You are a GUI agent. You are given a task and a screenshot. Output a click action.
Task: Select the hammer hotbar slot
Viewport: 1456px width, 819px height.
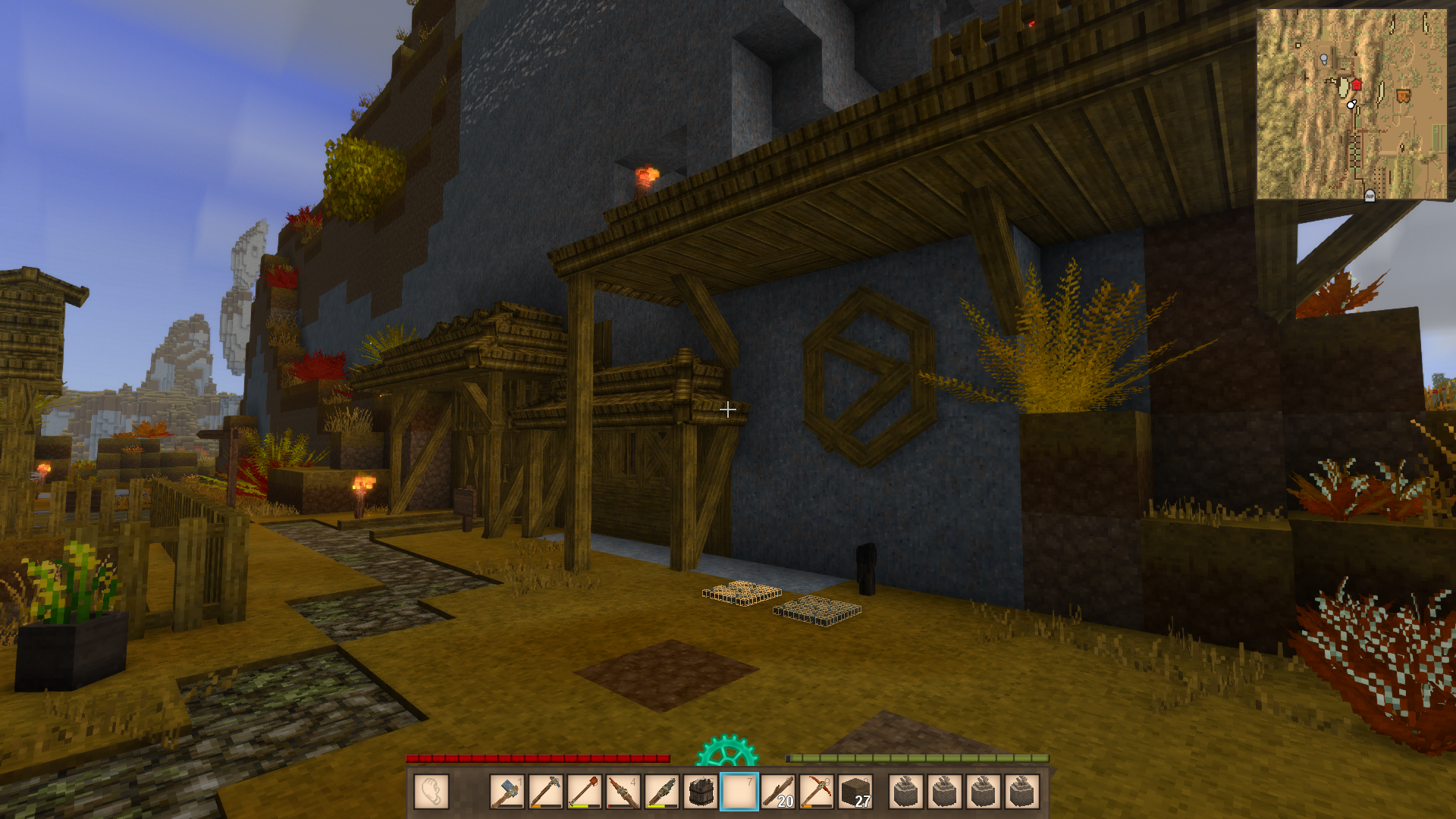pyautogui.click(x=507, y=792)
